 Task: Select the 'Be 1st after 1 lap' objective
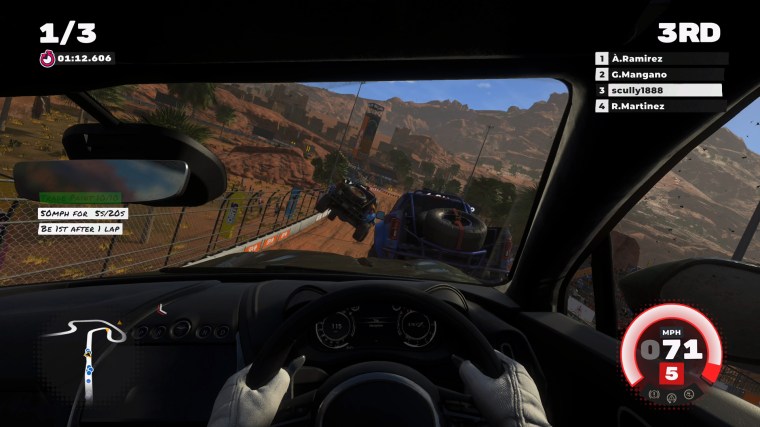pyautogui.click(x=81, y=229)
